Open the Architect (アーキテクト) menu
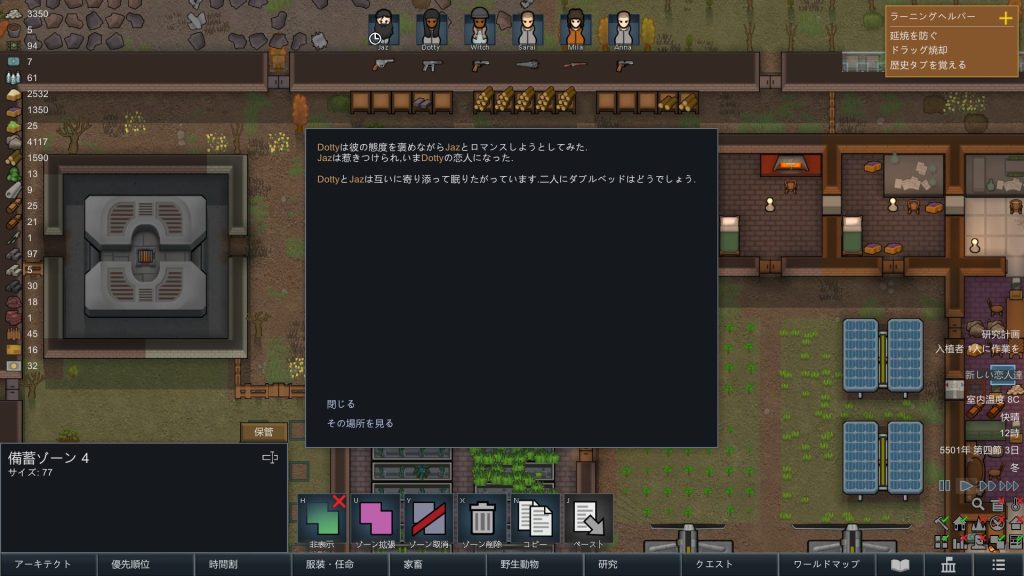 pos(43,565)
